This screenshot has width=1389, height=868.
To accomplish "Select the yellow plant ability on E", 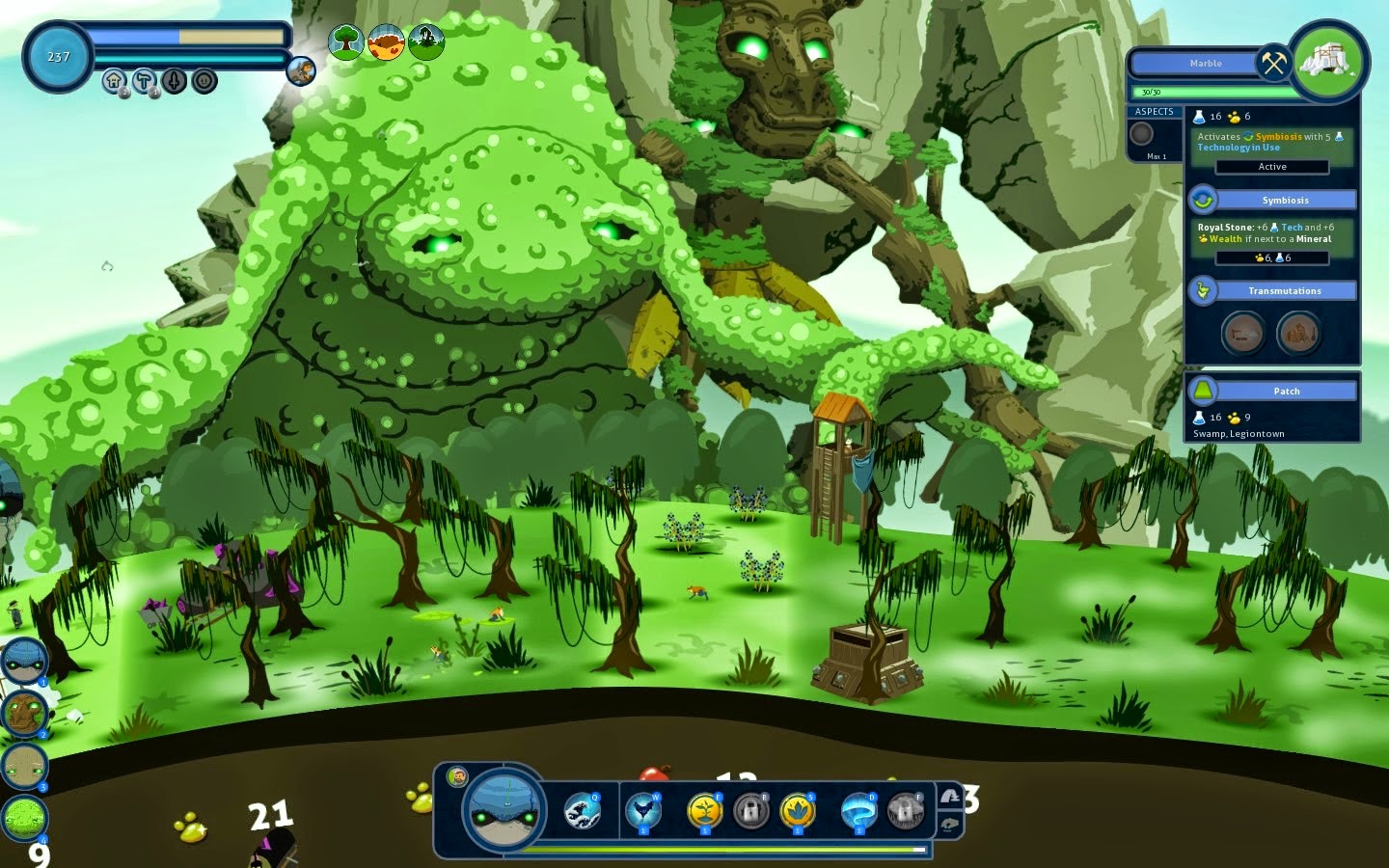I will click(x=704, y=811).
